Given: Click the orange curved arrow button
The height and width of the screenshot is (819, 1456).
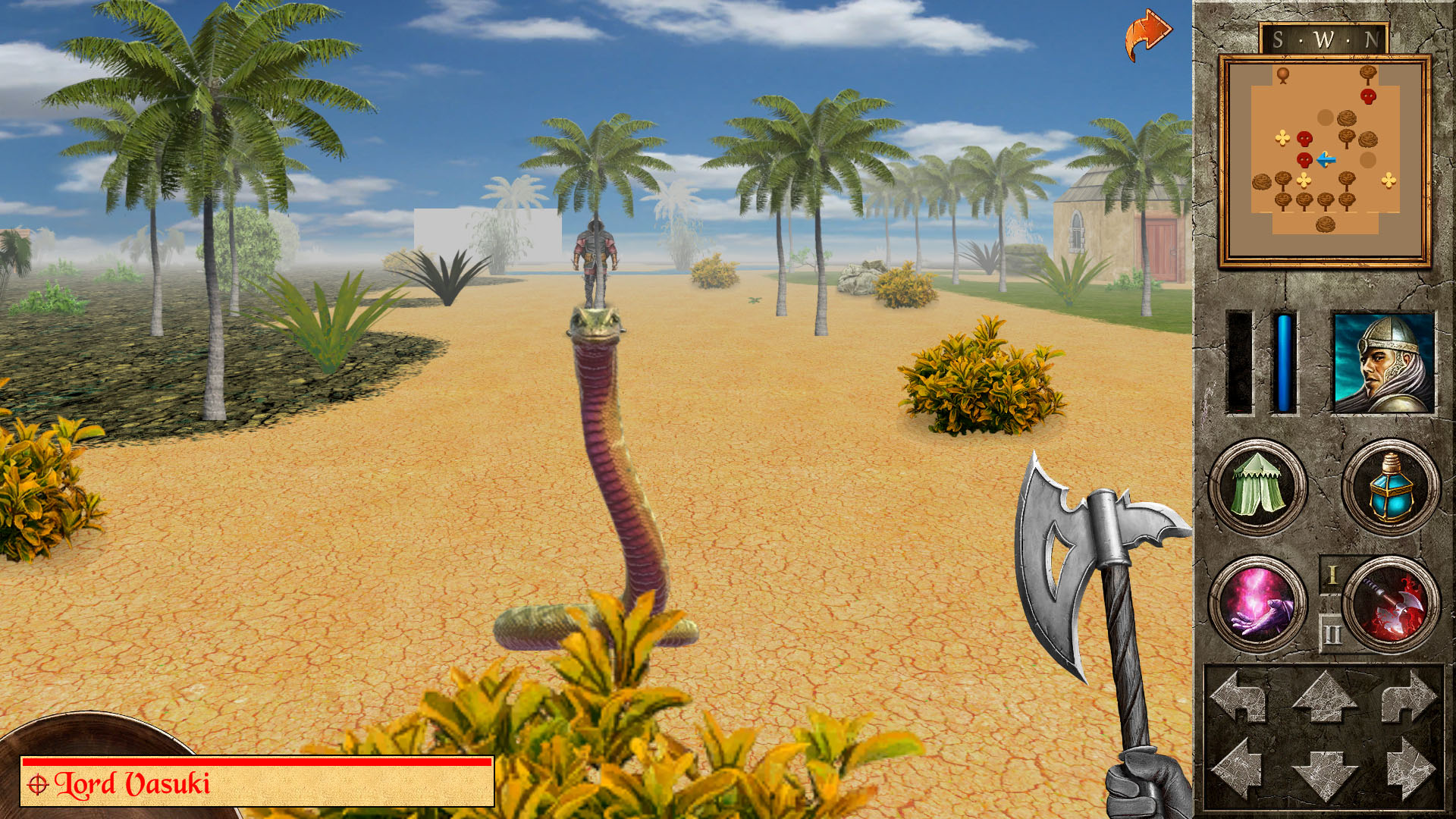Looking at the screenshot, I should click(1148, 34).
